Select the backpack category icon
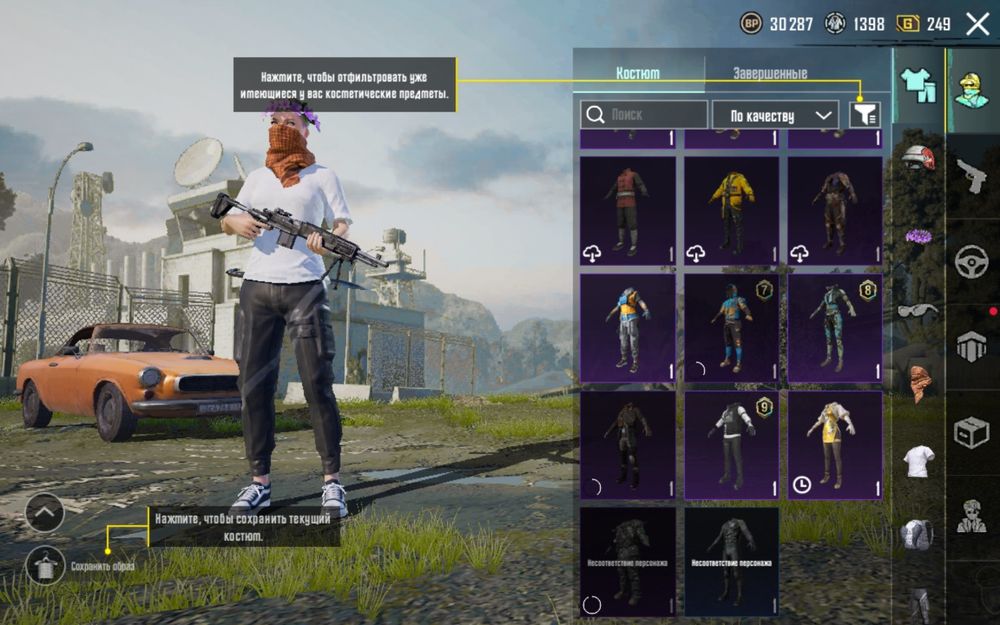 click(917, 535)
